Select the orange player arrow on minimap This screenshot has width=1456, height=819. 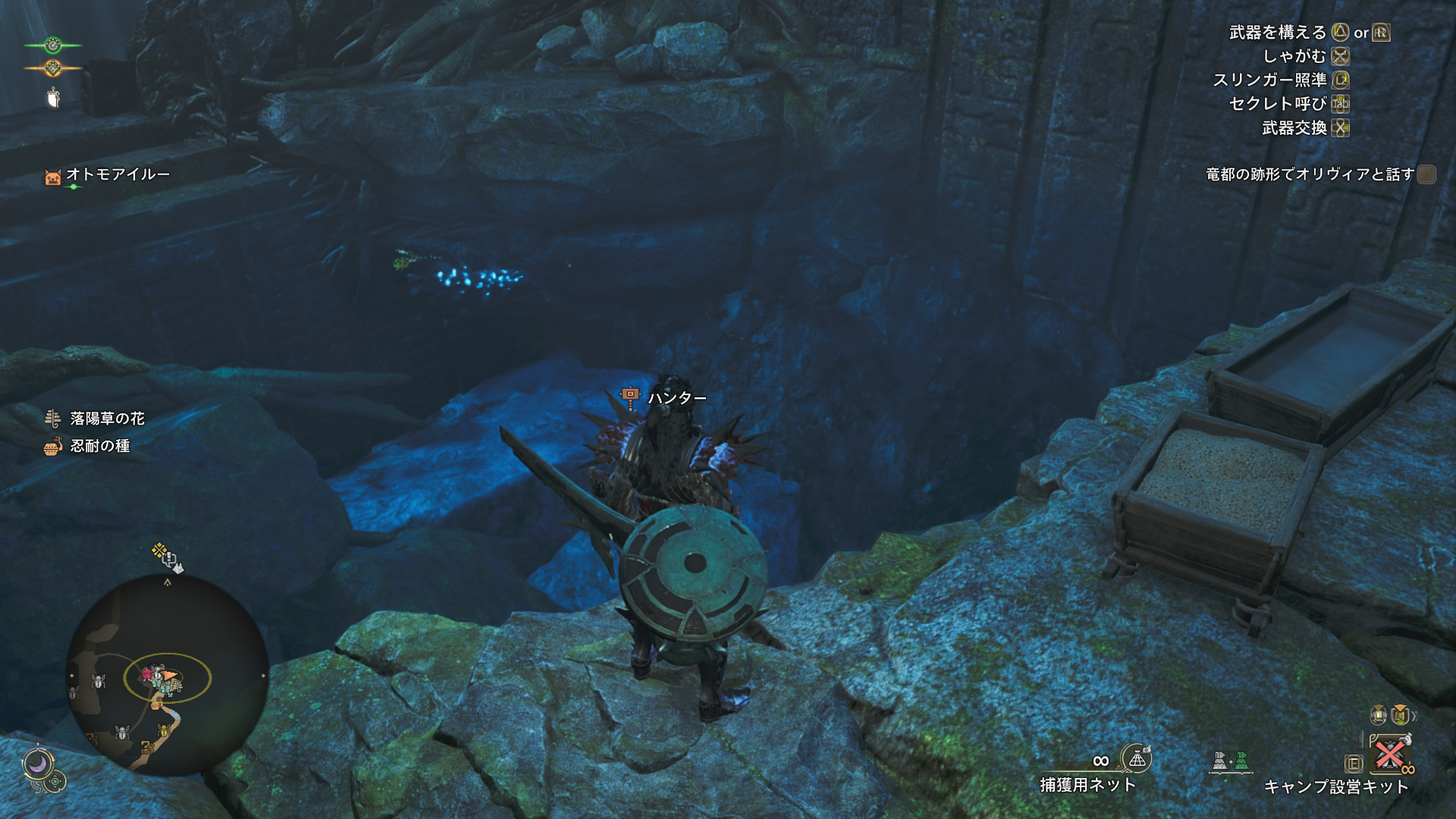click(x=170, y=674)
